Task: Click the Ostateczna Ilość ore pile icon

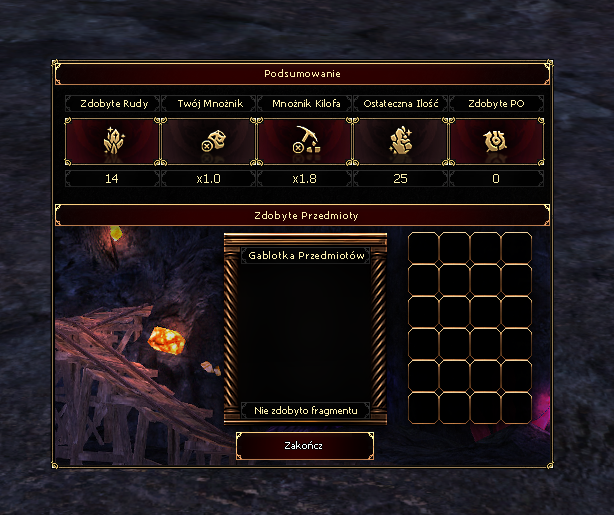Action: [401, 144]
